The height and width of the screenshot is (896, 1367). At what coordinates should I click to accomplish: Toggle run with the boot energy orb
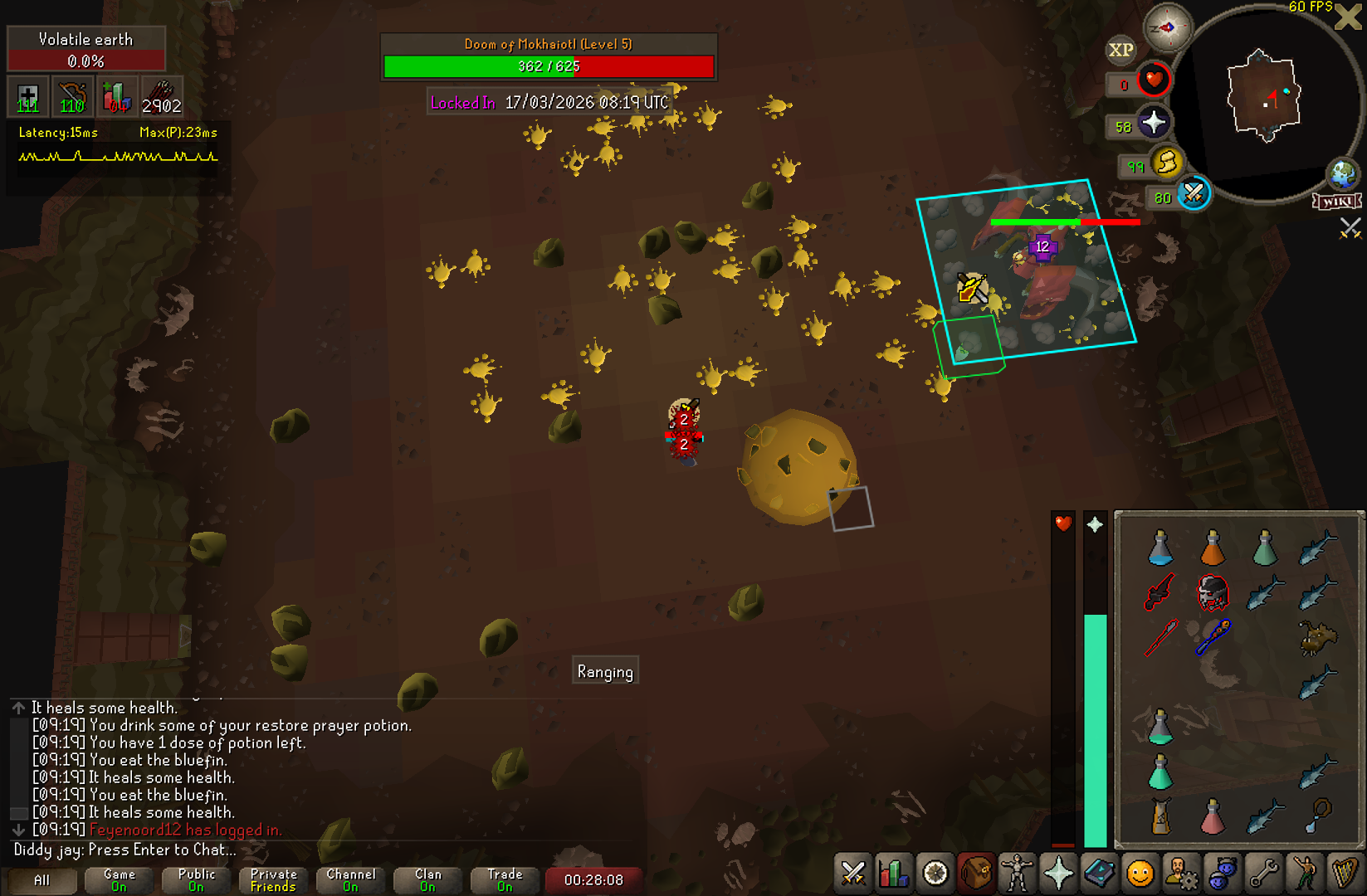(1166, 163)
